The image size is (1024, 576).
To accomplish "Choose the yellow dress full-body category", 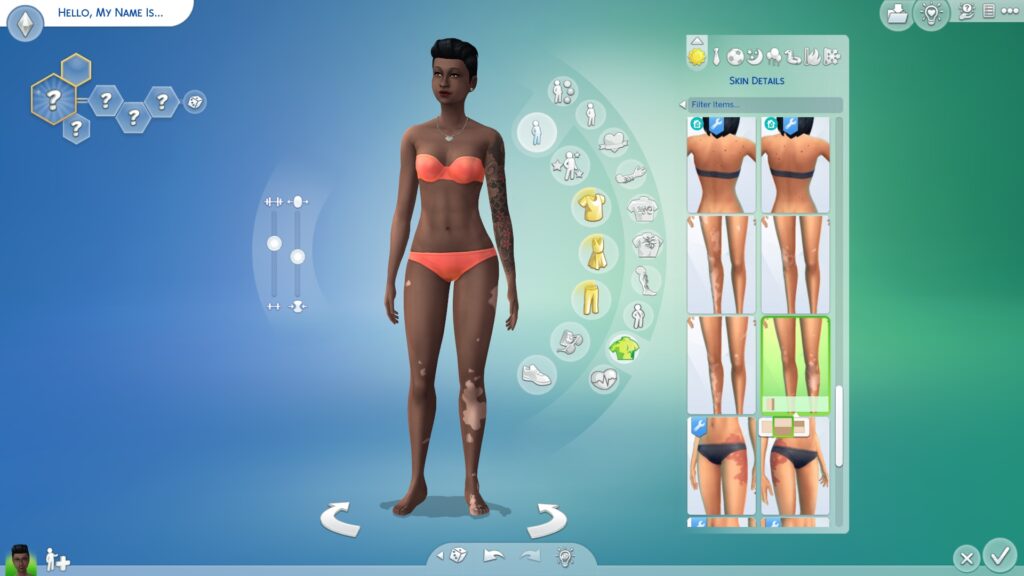I will tap(597, 254).
